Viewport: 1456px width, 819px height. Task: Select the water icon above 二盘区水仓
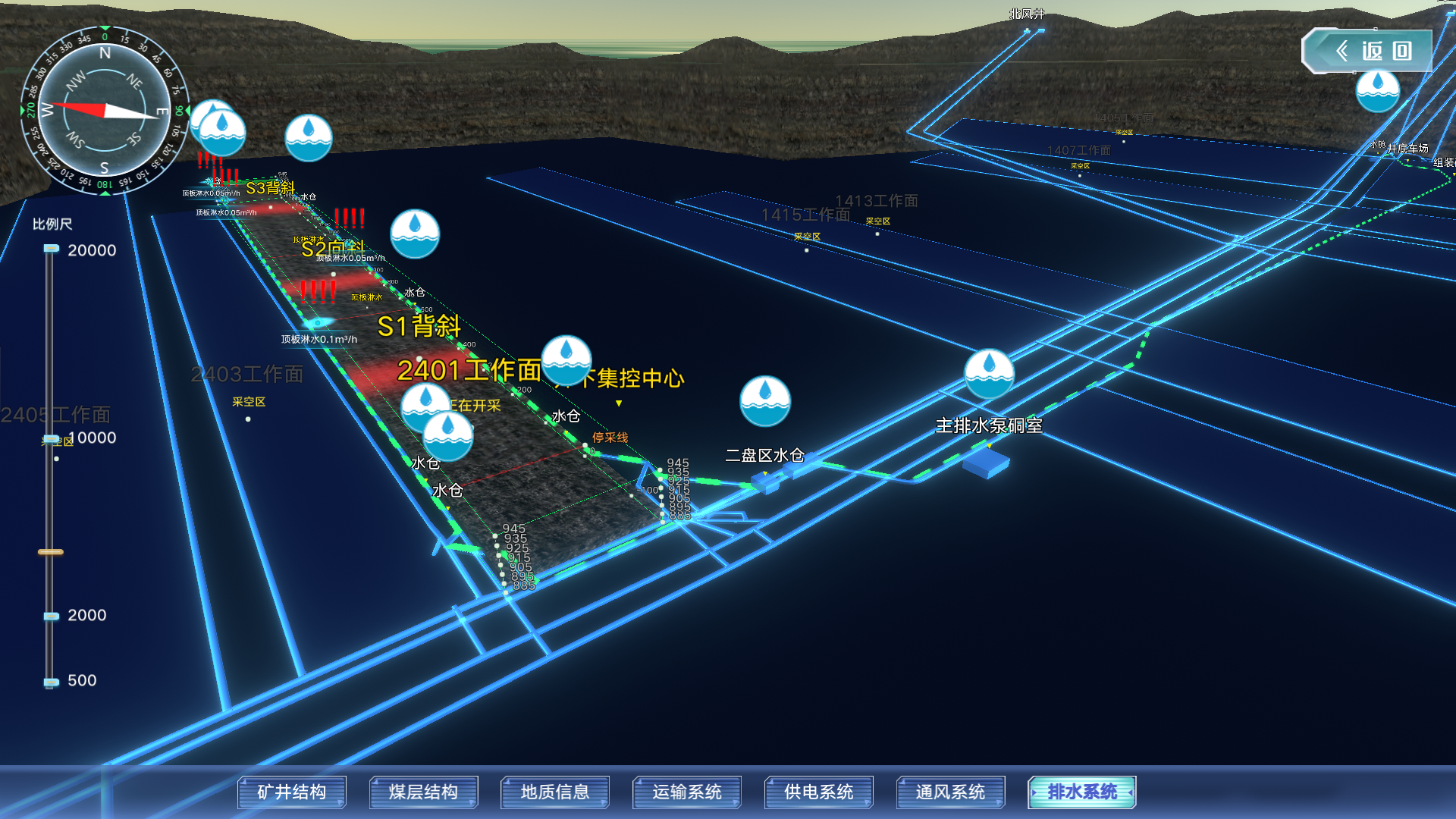(765, 400)
